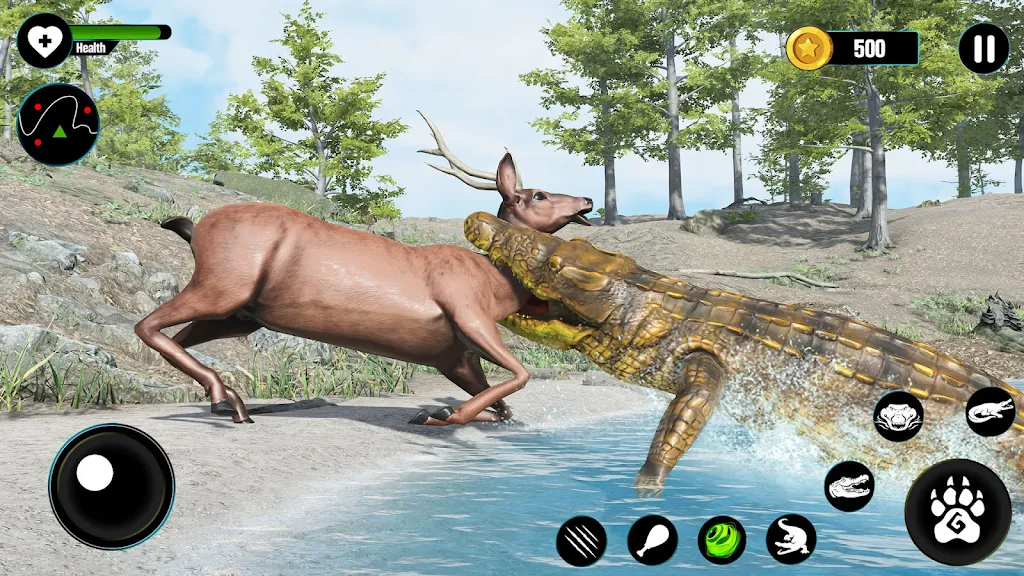1024x576 pixels.
Task: Click the heart health icon
Action: [x=44, y=41]
